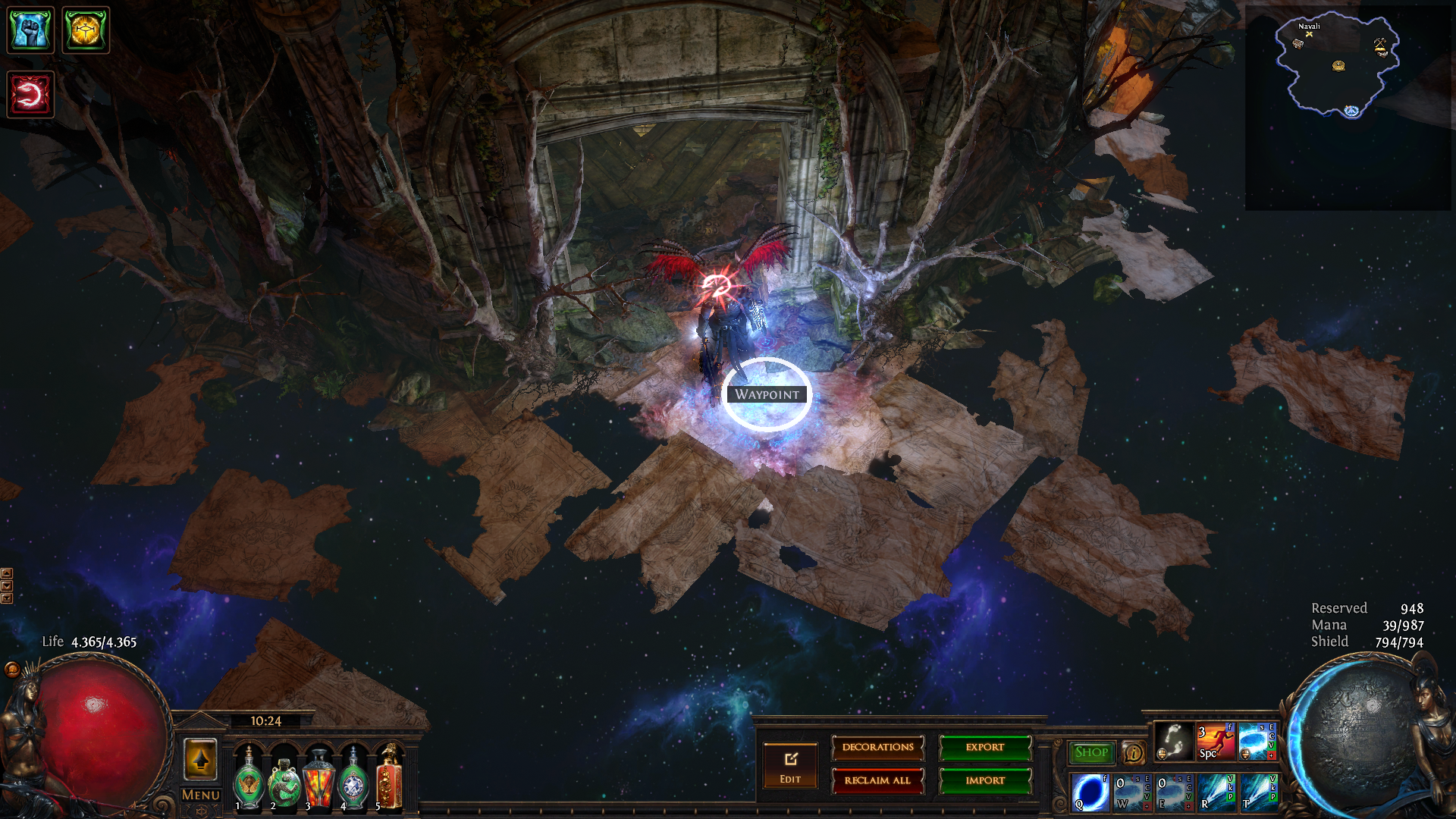Use the fiery orange flask in slot 3
Viewport: 1456px width, 819px height.
point(318,779)
